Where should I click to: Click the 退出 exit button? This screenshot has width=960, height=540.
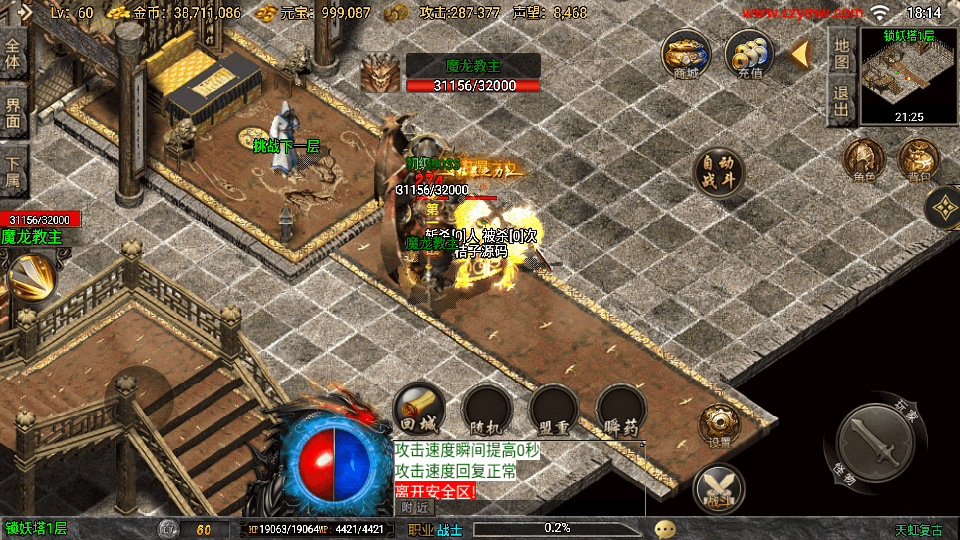(x=841, y=101)
